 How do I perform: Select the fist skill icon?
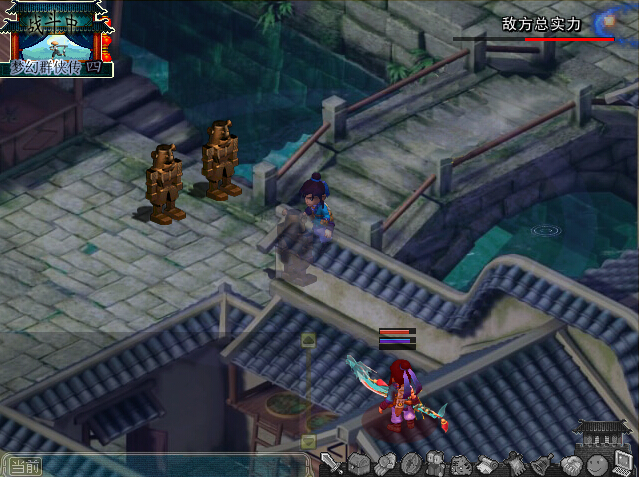point(384,464)
